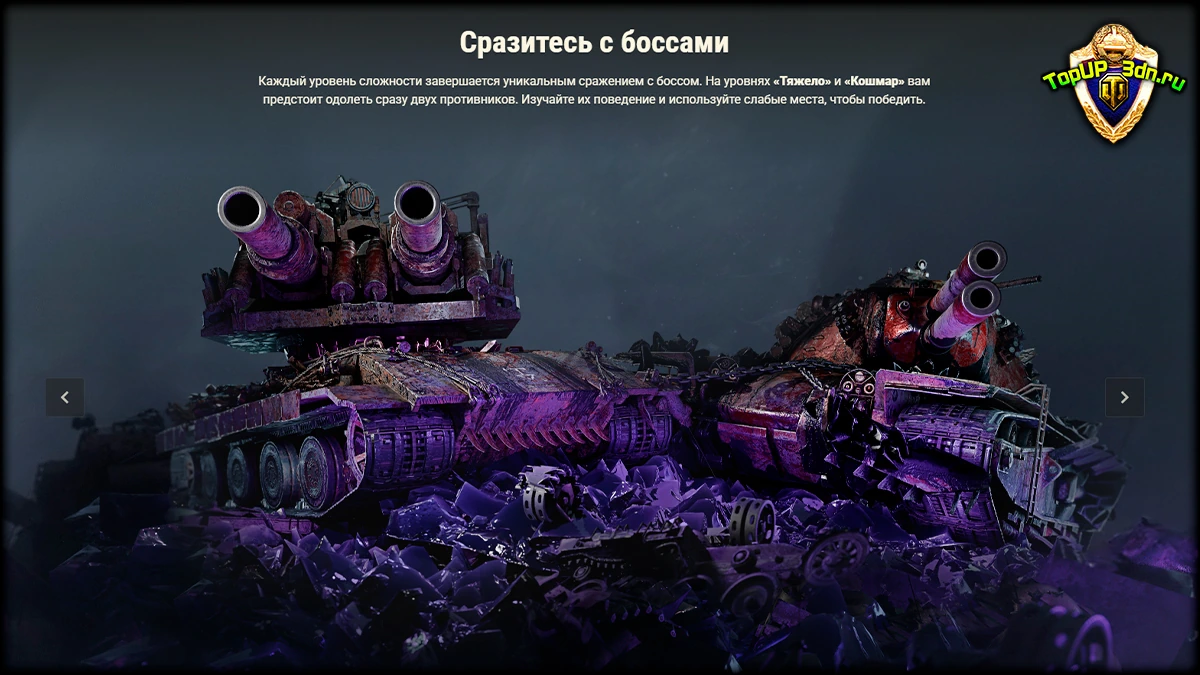Image resolution: width=1200 pixels, height=675 pixels.
Task: Go to the previous slide arrow
Action: (65, 397)
